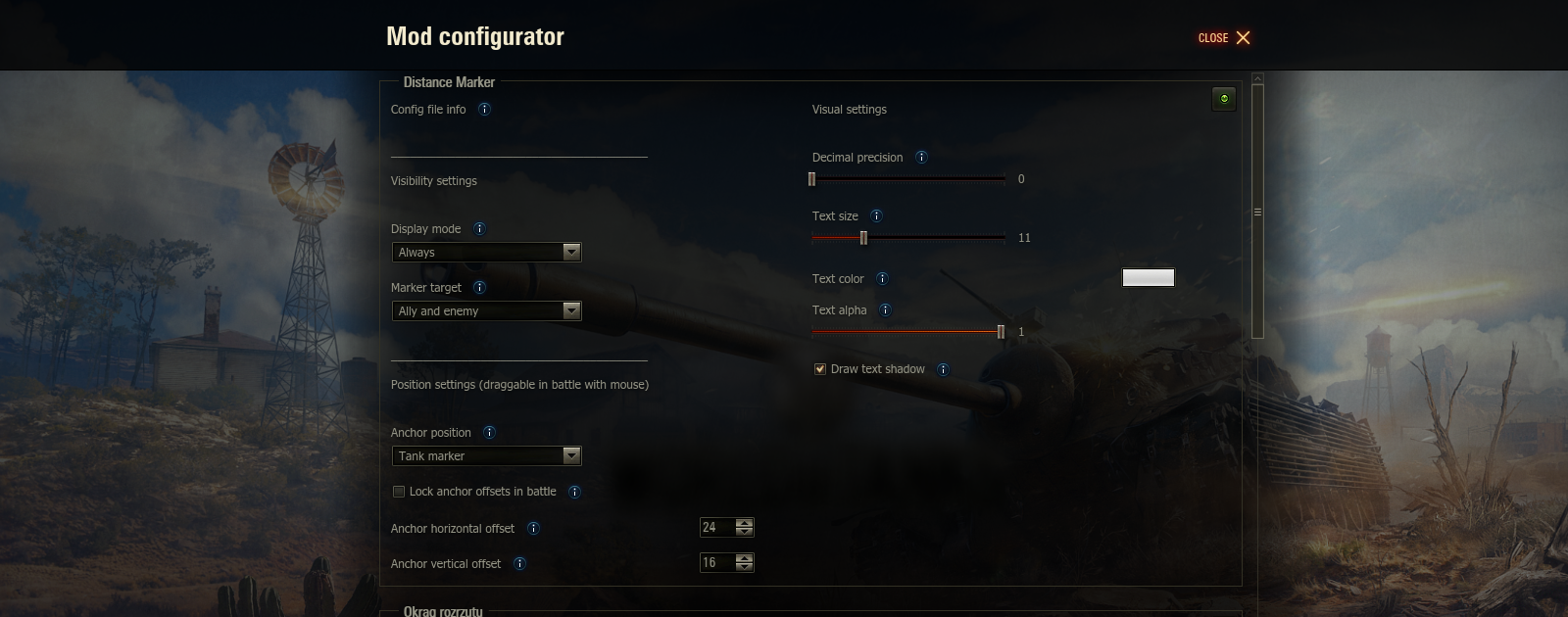1568x617 pixels.
Task: Toggle Lock anchor offsets in battle
Action: pos(399,492)
